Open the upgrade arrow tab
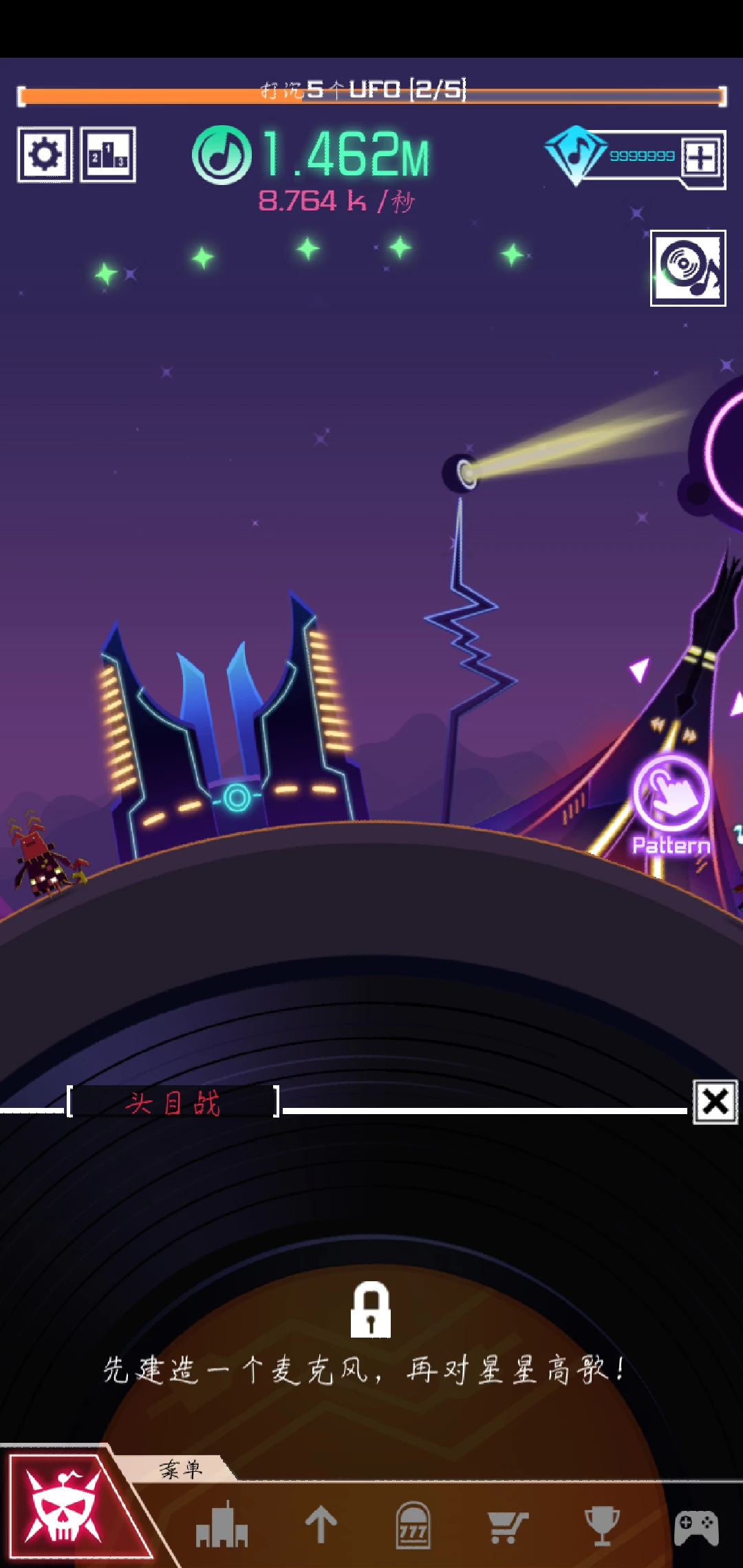Screen dimensions: 743x1568 [321, 1525]
